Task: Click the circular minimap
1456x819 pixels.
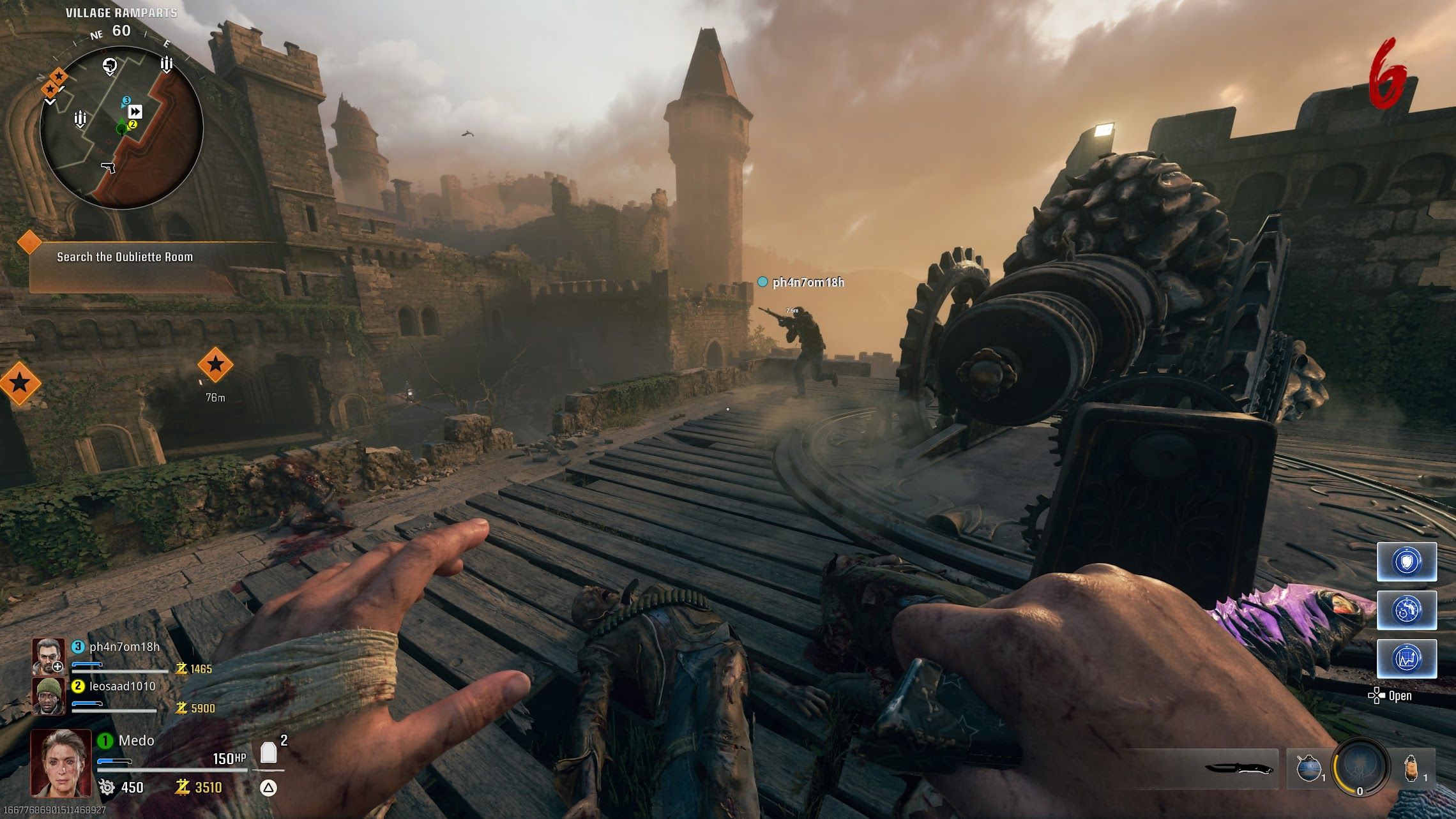Action: point(121,128)
